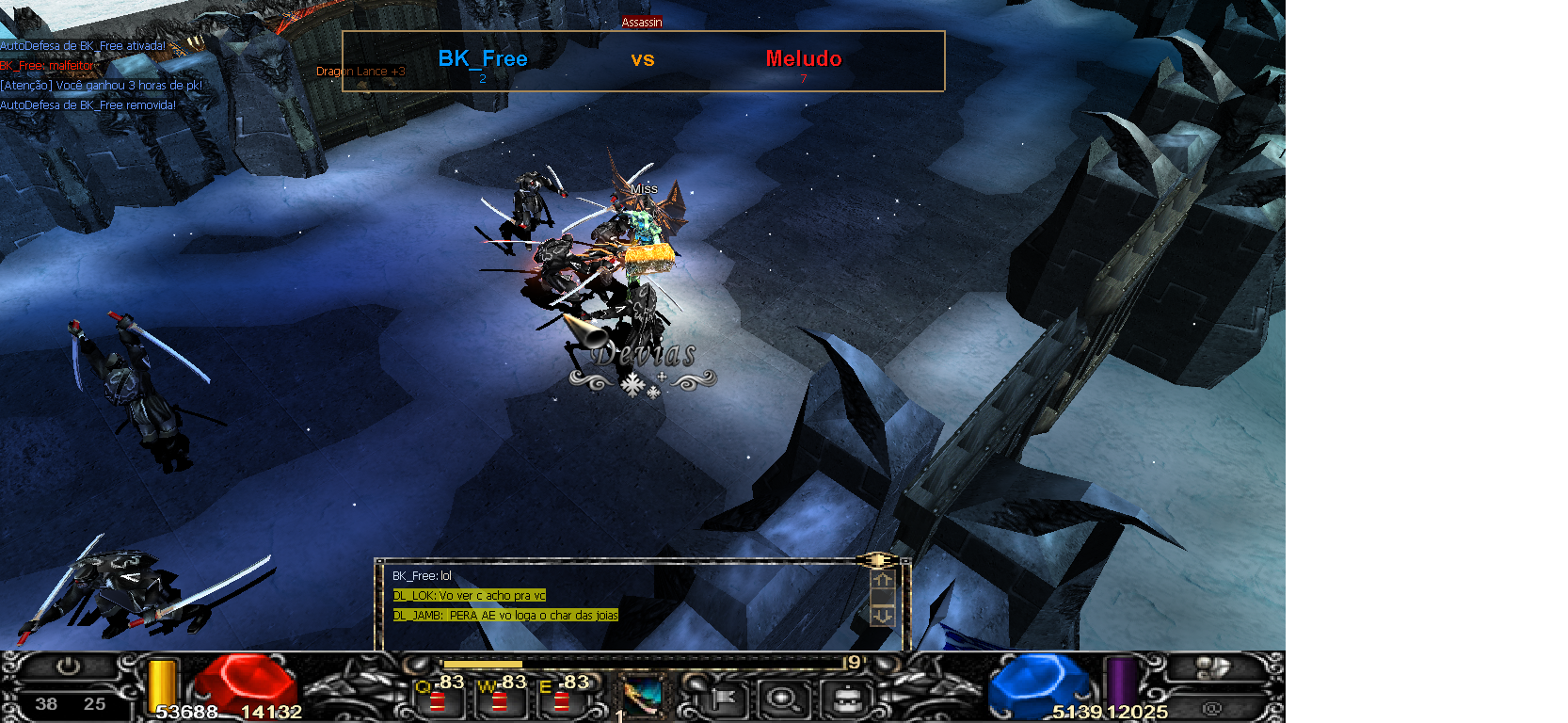1568x723 pixels.
Task: Use the E potion slot
Action: (561, 699)
